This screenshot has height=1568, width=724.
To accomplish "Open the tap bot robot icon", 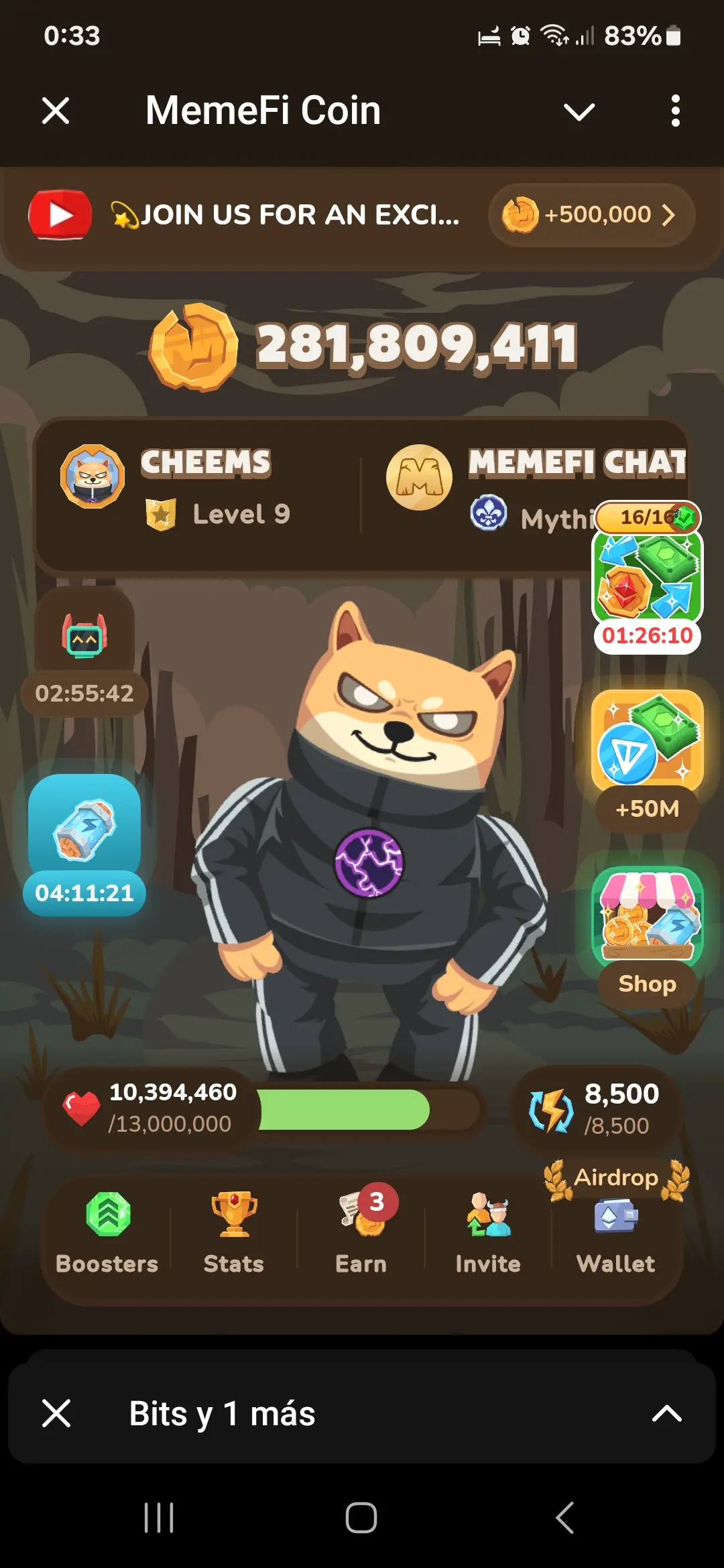I will pos(84,637).
